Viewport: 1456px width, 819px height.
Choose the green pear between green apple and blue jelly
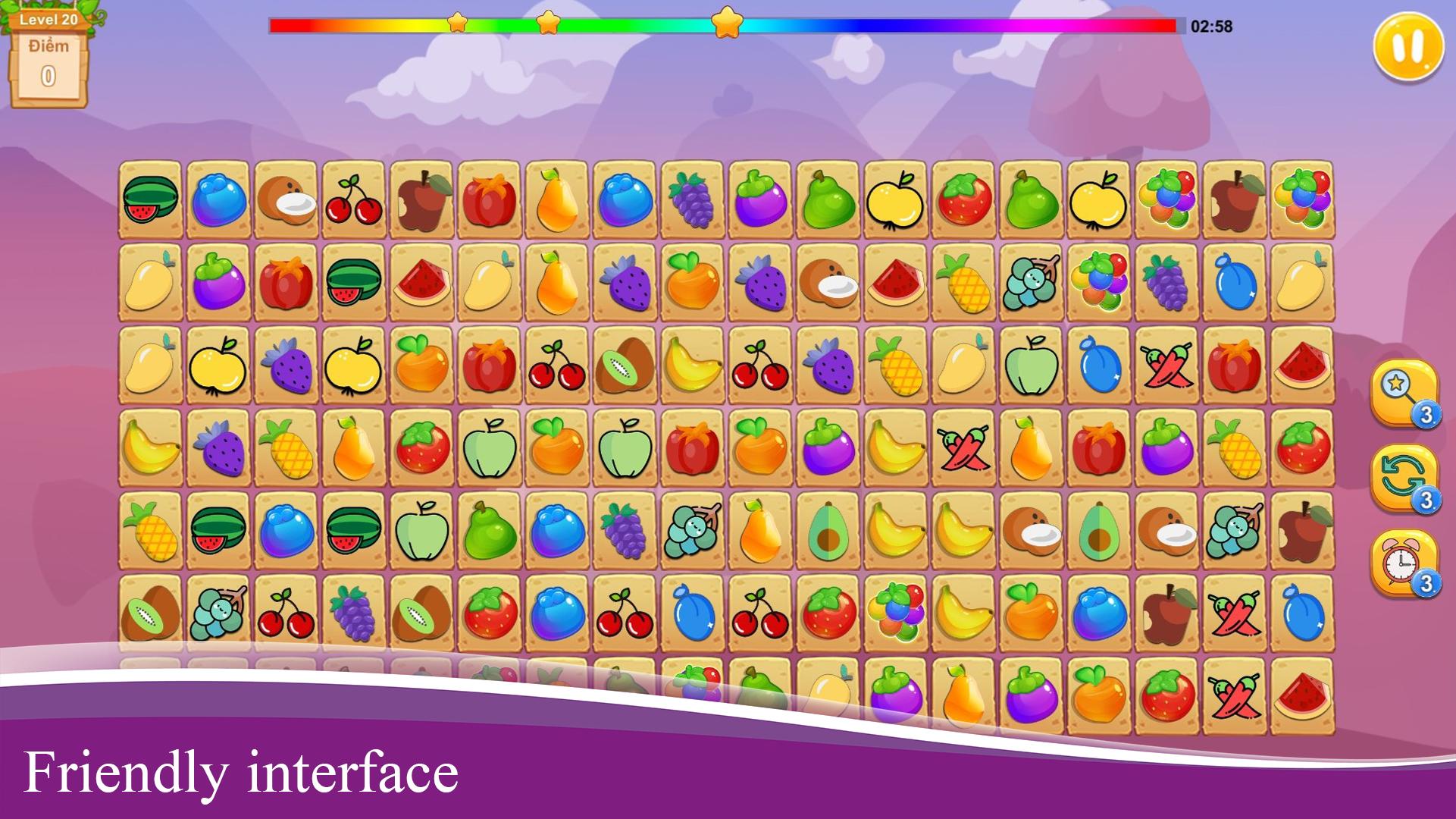489,530
